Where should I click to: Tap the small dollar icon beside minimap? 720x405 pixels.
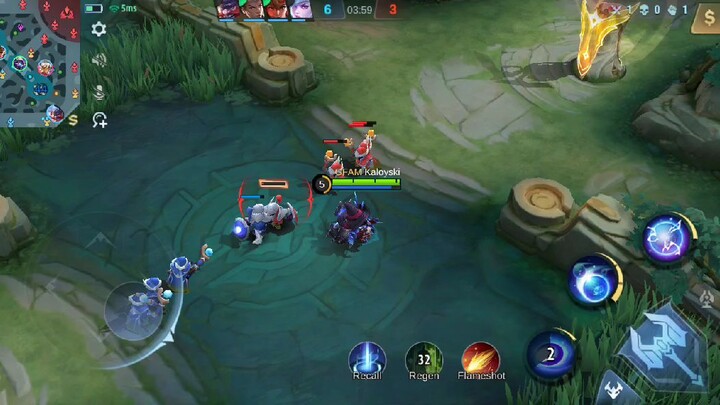pyautogui.click(x=73, y=119)
